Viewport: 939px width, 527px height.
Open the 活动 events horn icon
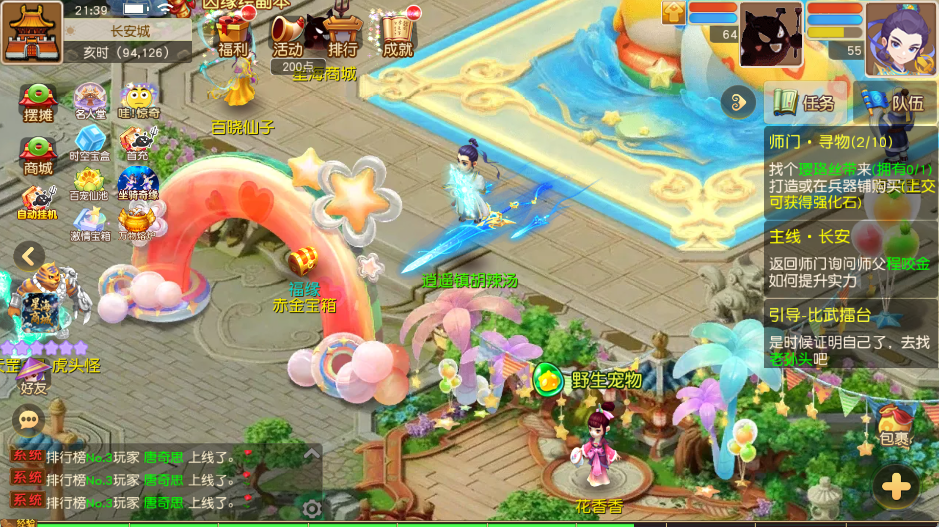click(287, 37)
